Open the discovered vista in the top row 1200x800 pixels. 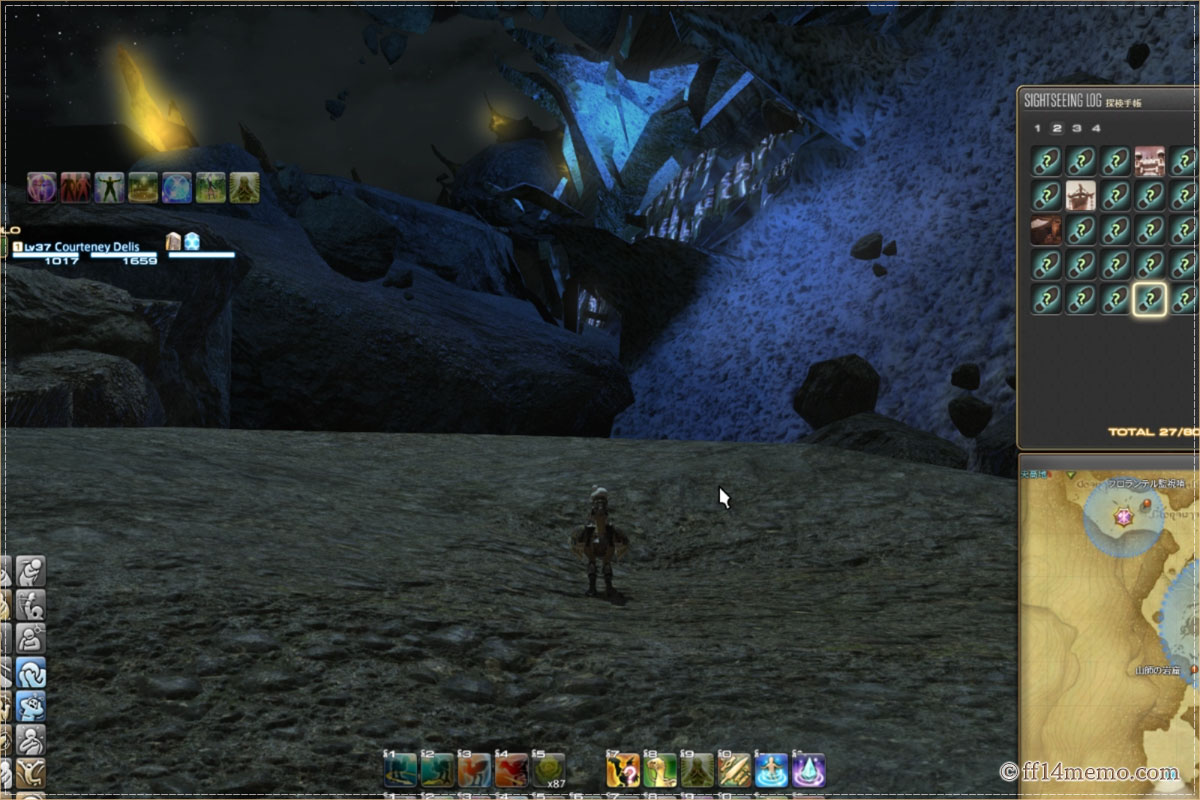pos(1150,160)
